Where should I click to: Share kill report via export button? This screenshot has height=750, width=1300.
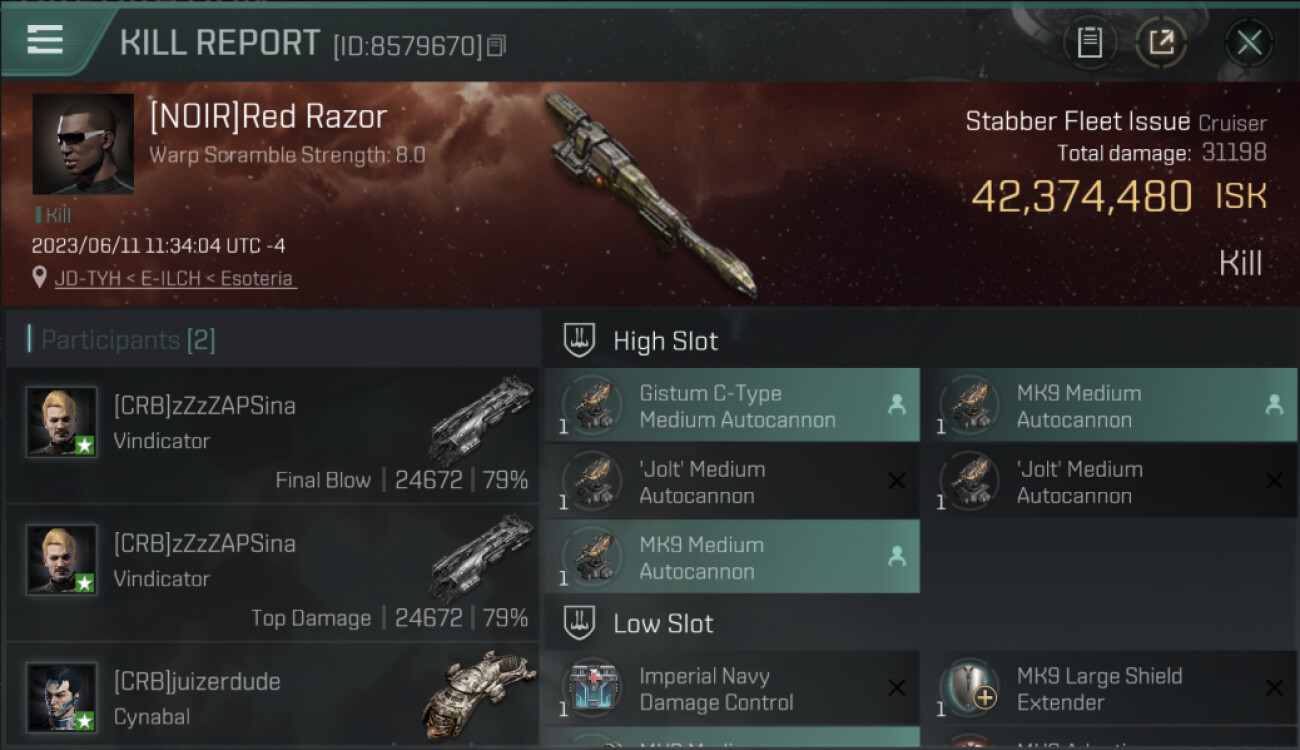point(1161,42)
